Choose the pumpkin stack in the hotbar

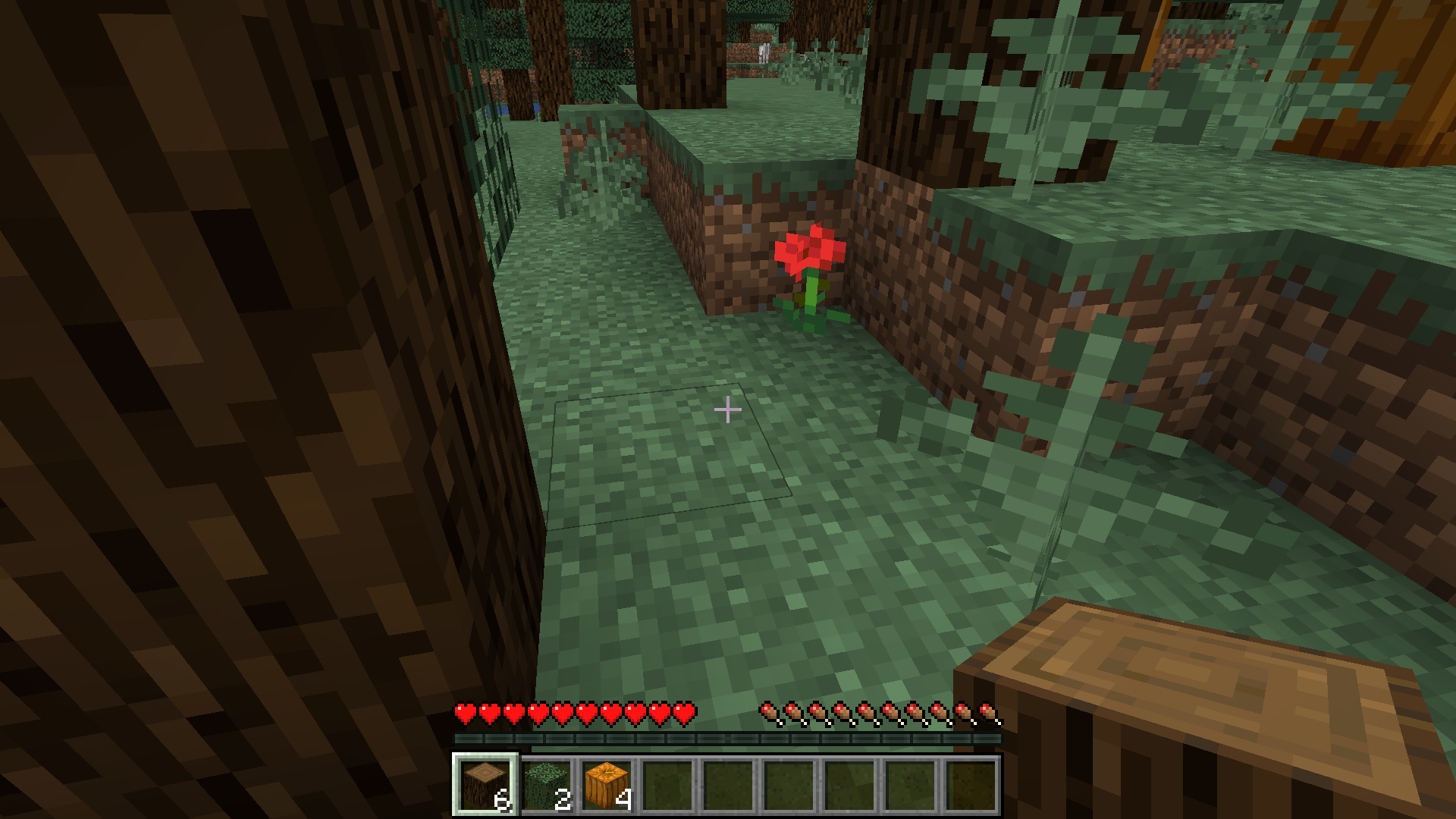[607, 785]
